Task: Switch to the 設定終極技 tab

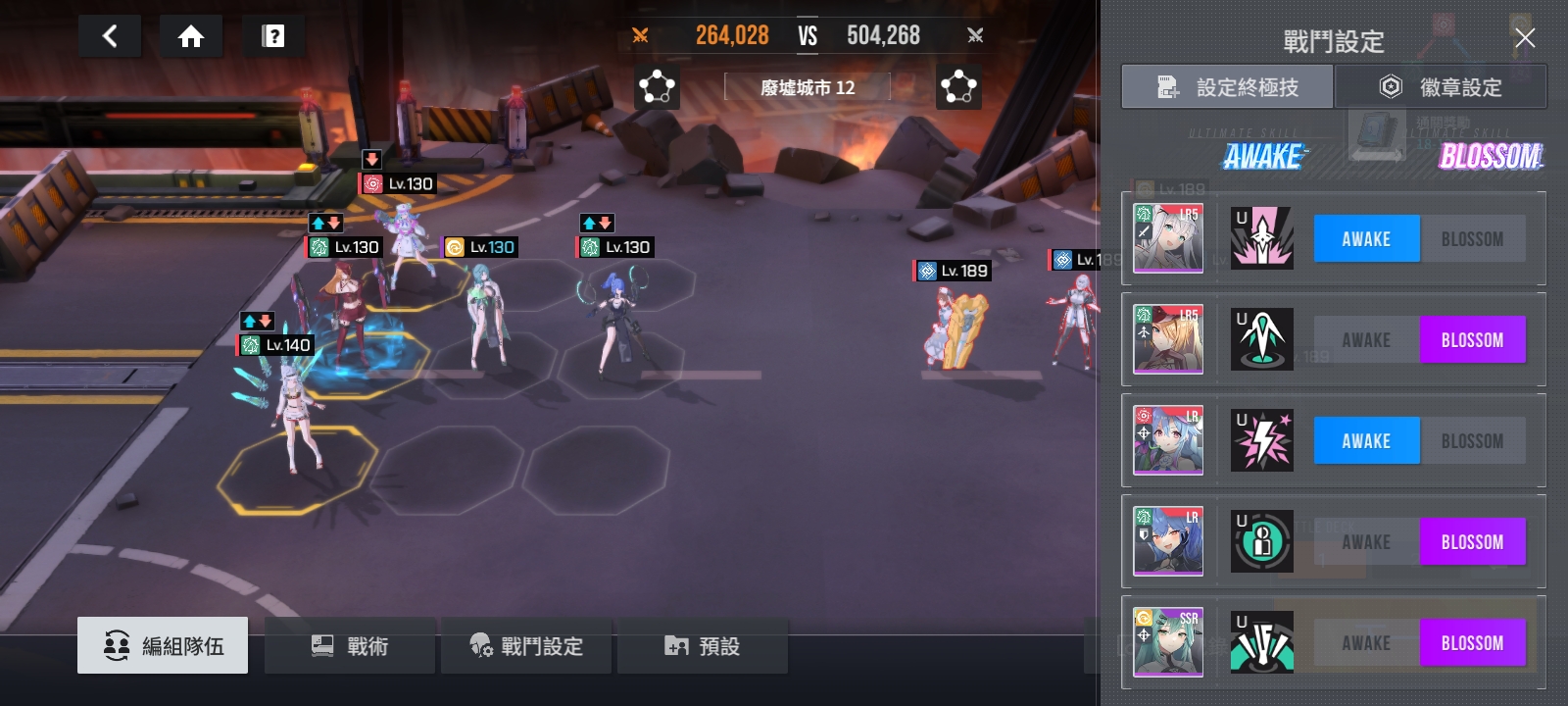Action: point(1227,87)
